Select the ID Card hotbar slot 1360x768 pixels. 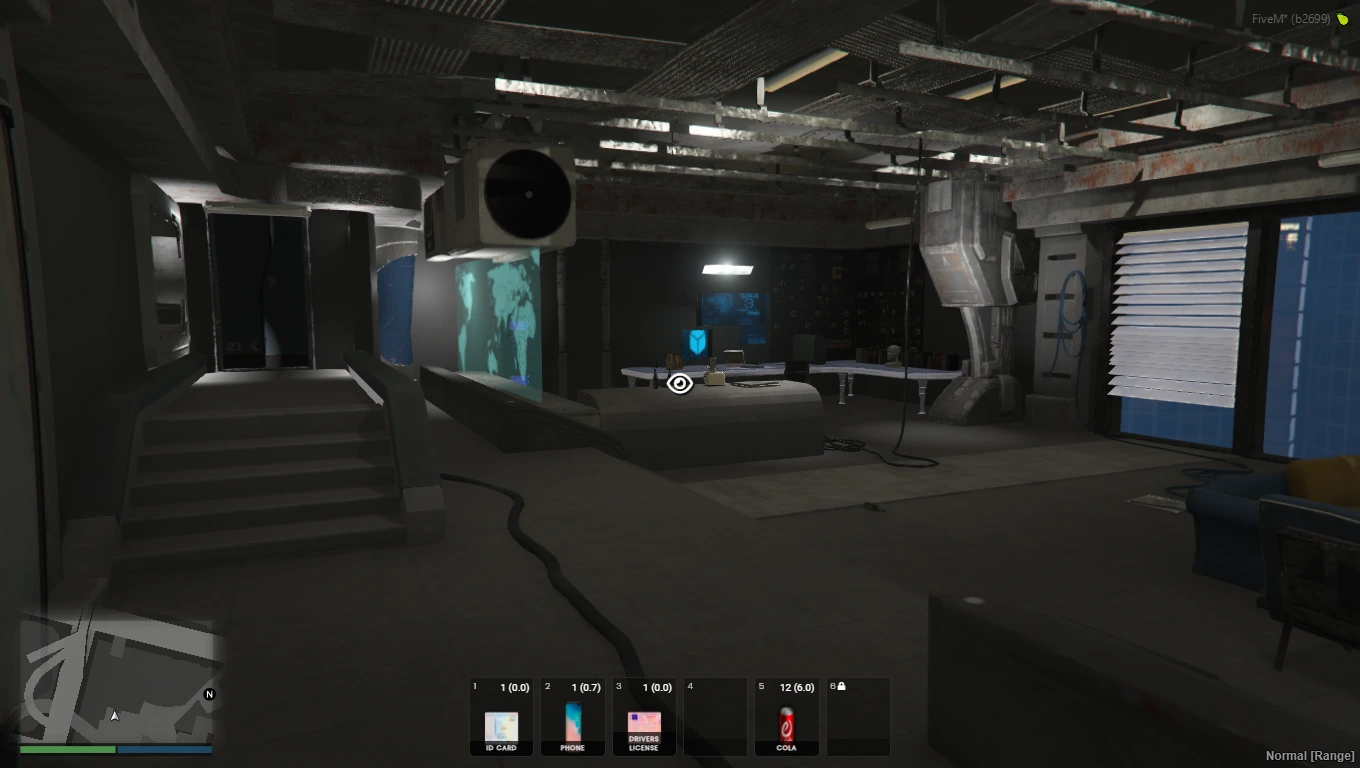[x=501, y=717]
